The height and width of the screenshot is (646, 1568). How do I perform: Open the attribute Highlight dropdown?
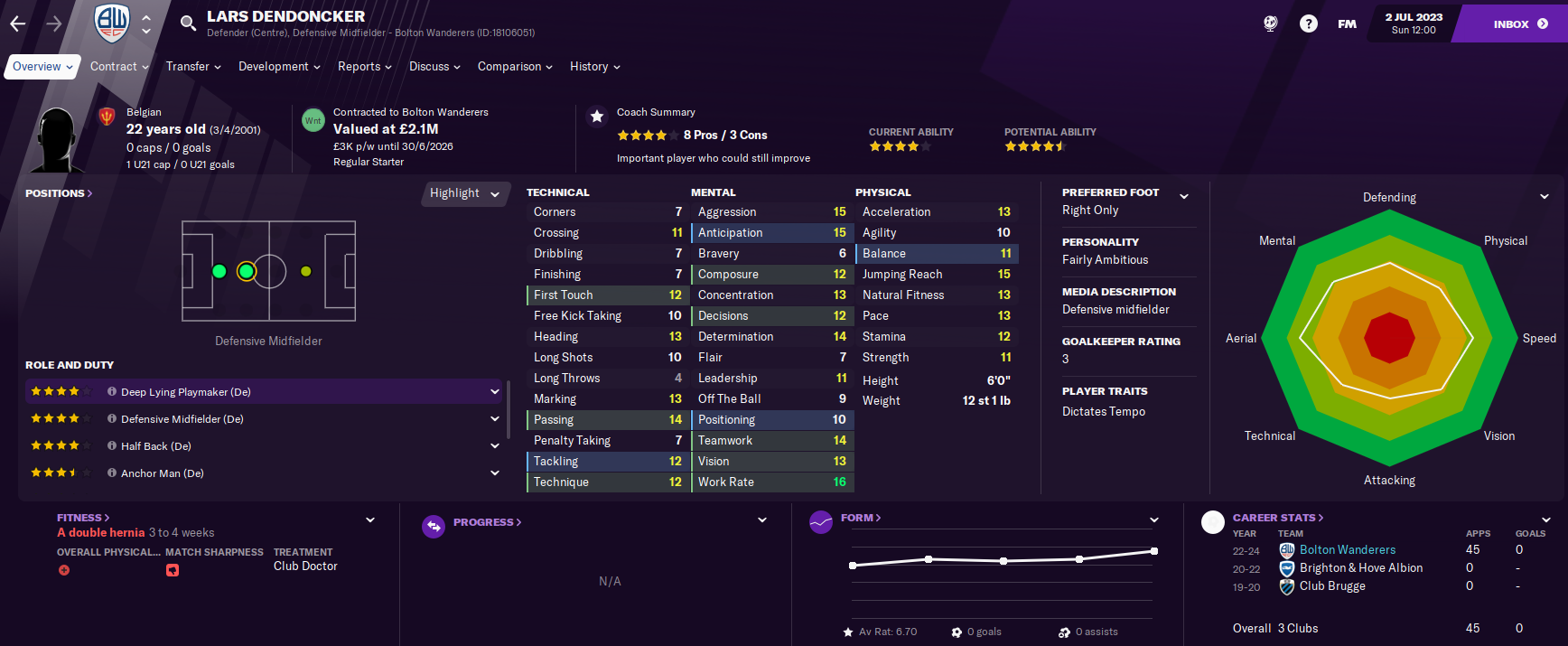point(464,193)
